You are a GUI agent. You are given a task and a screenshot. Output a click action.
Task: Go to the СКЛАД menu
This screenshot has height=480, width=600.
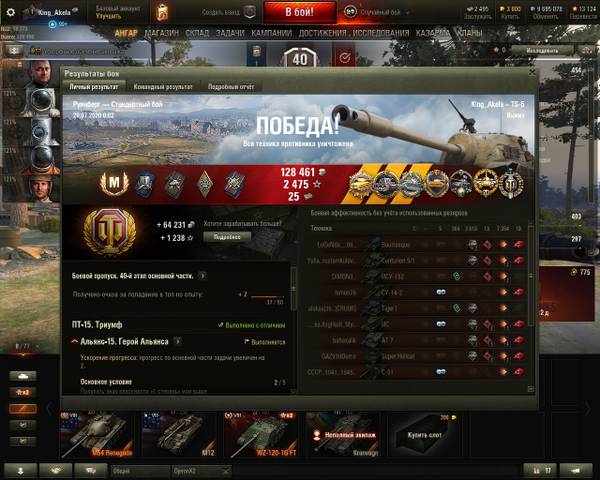[x=197, y=33]
